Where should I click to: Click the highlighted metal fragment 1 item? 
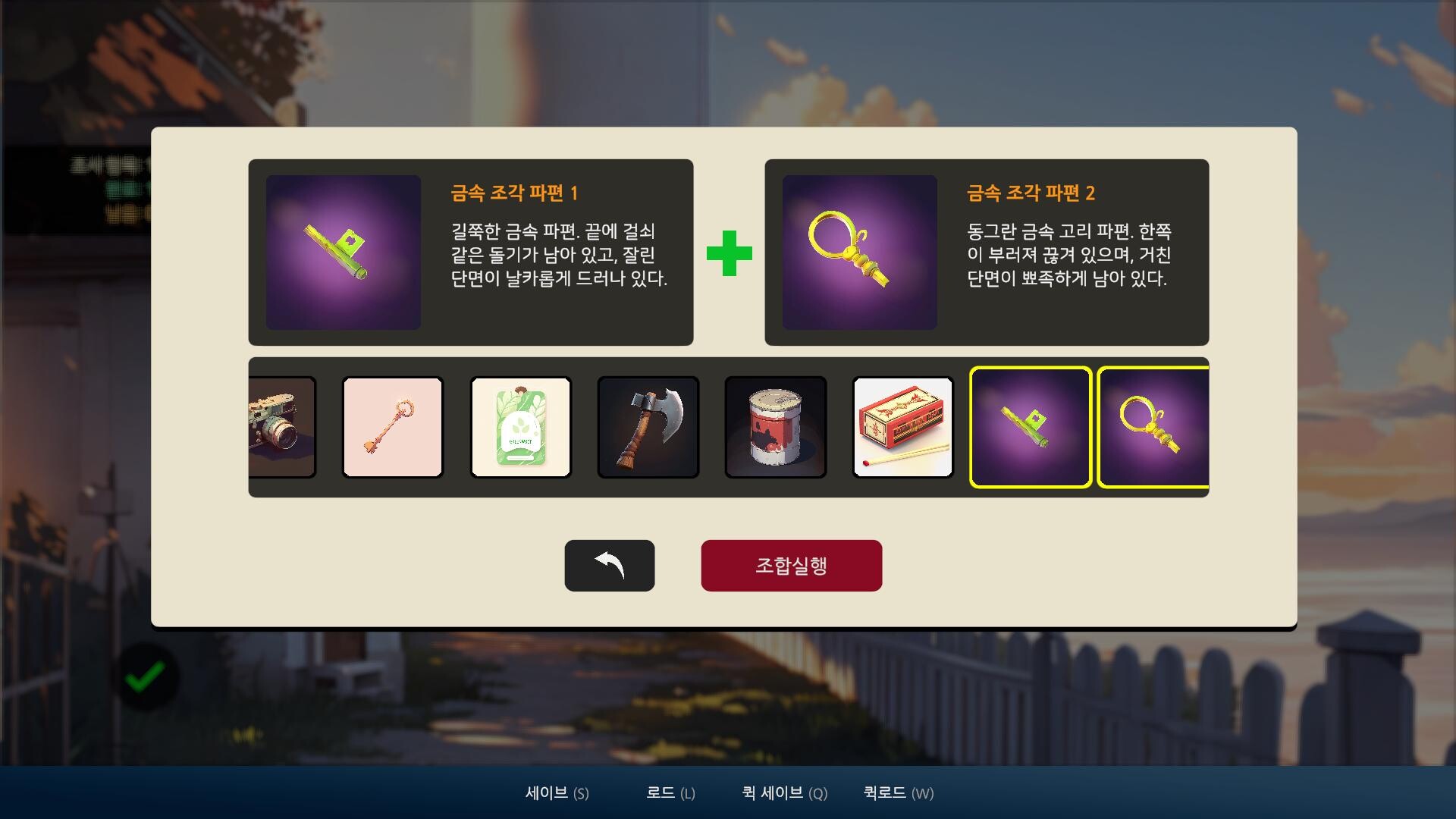coord(1031,427)
